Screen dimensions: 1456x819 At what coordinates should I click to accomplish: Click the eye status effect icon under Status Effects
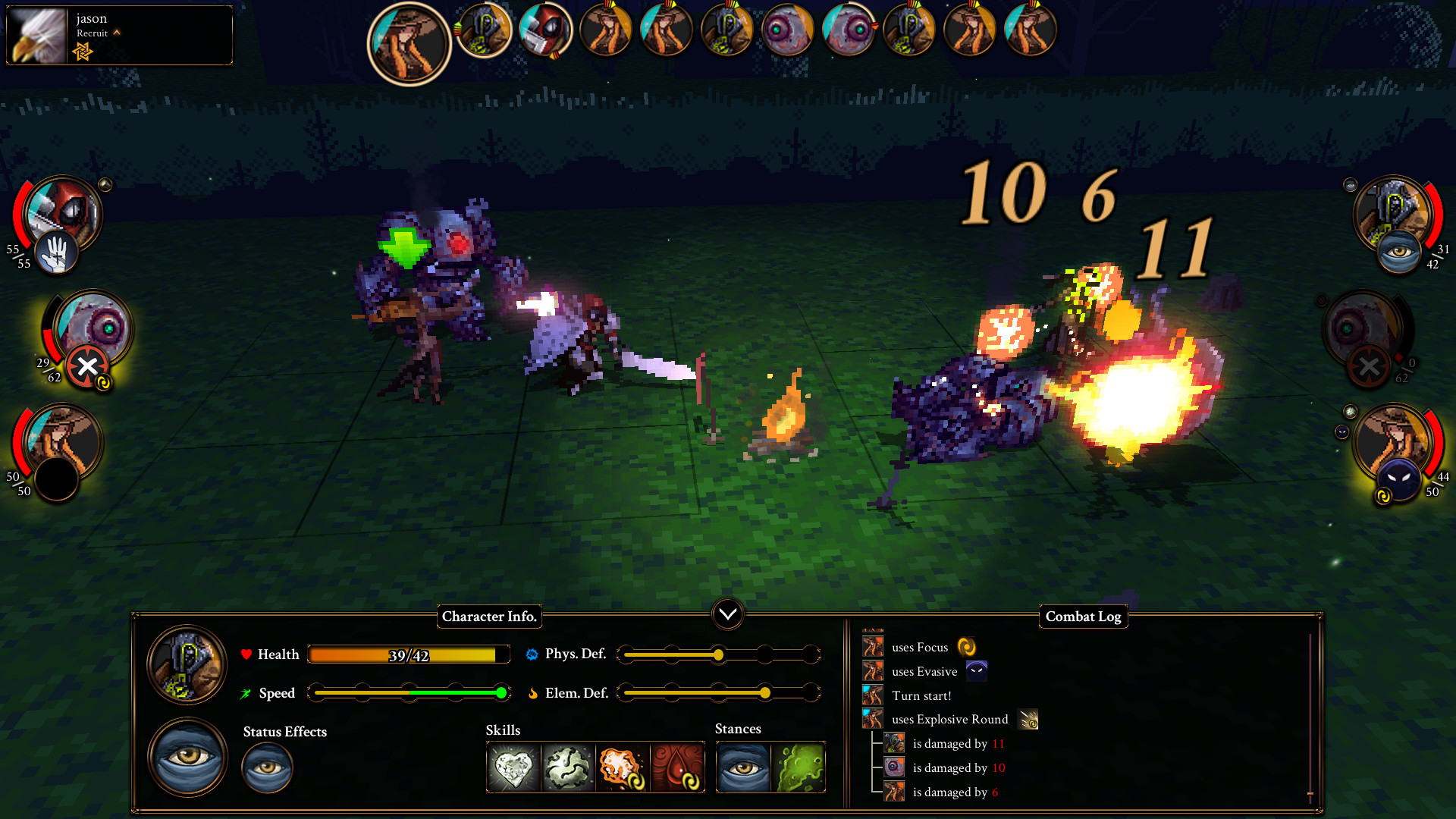point(267,767)
